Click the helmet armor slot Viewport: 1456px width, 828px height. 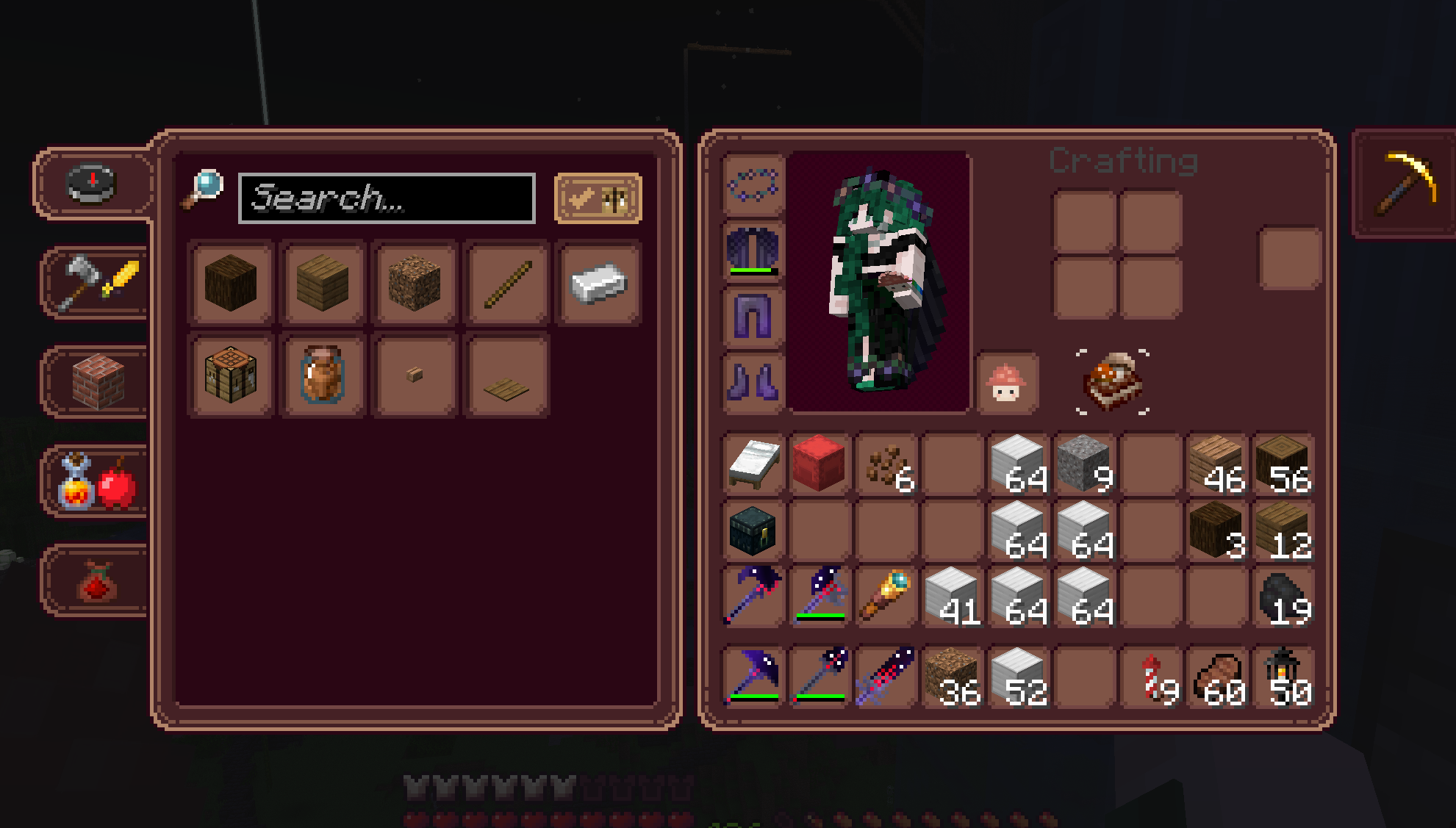[x=753, y=184]
